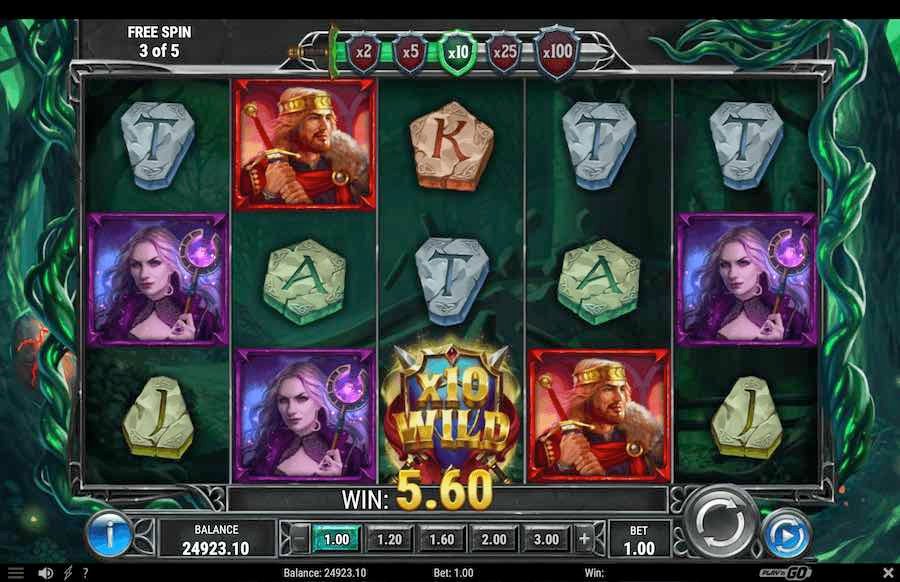Screen dimensions: 900x582
Task: Open the hamburger menu in the bottom bar
Action: pyautogui.click(x=15, y=573)
